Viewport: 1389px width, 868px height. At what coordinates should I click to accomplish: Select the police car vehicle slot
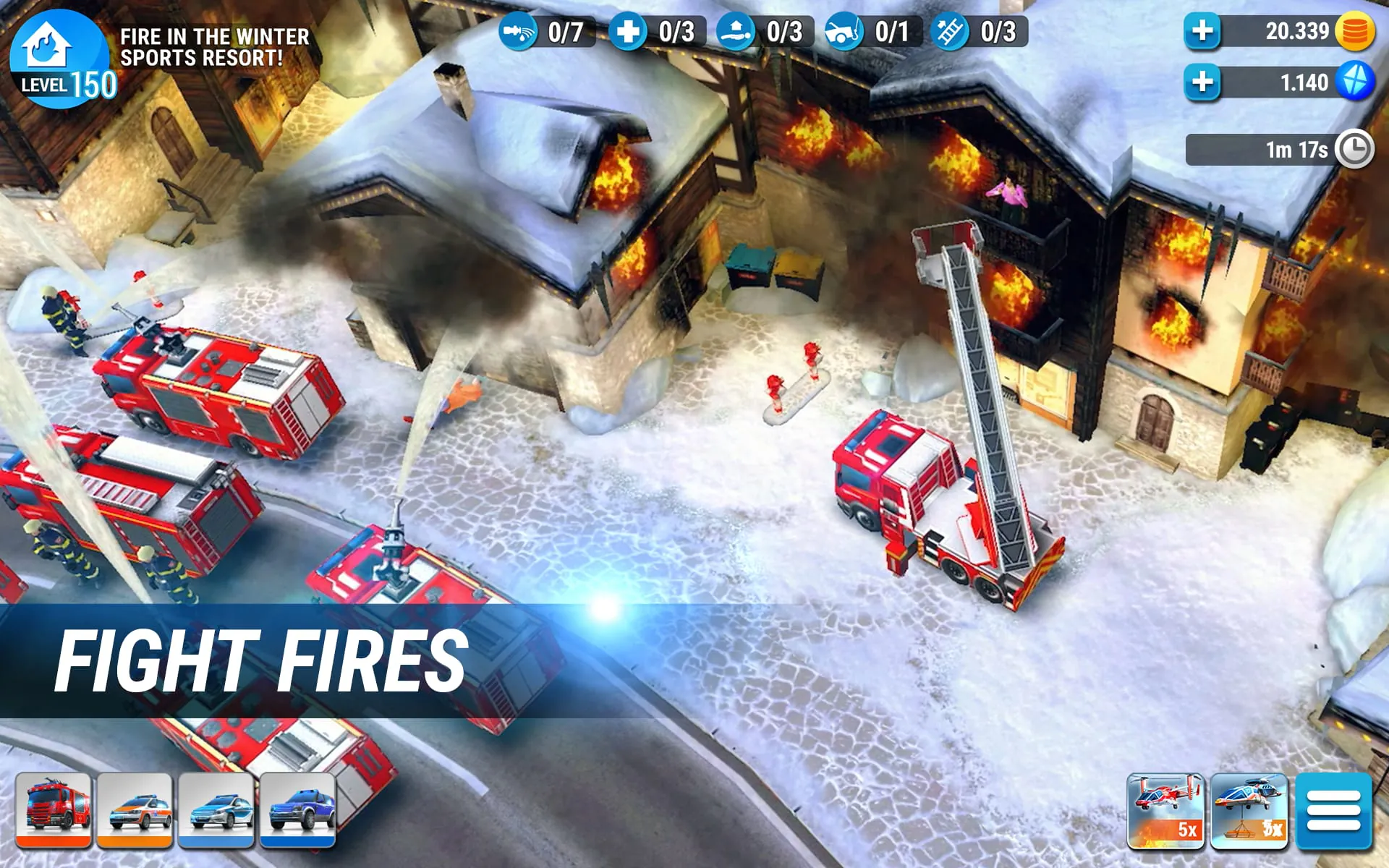click(217, 810)
